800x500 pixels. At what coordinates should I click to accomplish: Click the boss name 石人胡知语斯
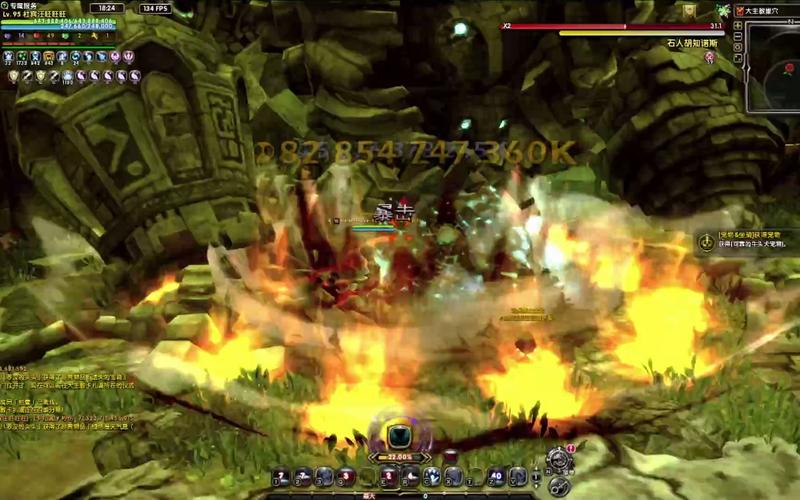click(692, 44)
